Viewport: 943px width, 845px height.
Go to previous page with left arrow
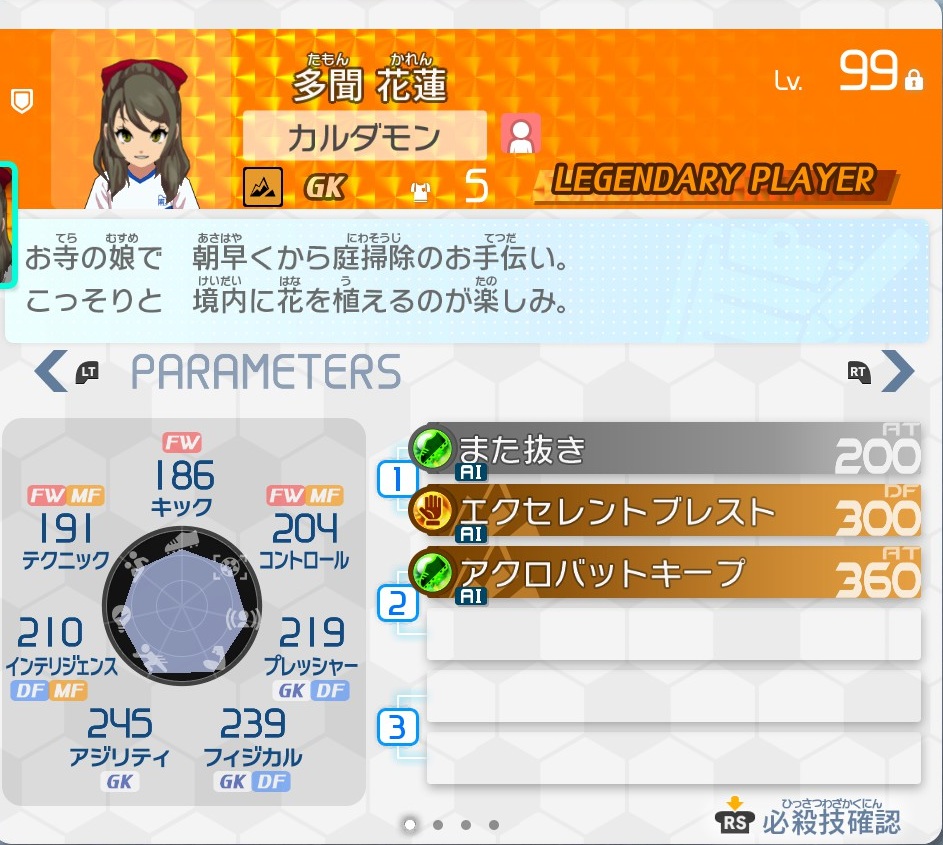[50, 371]
